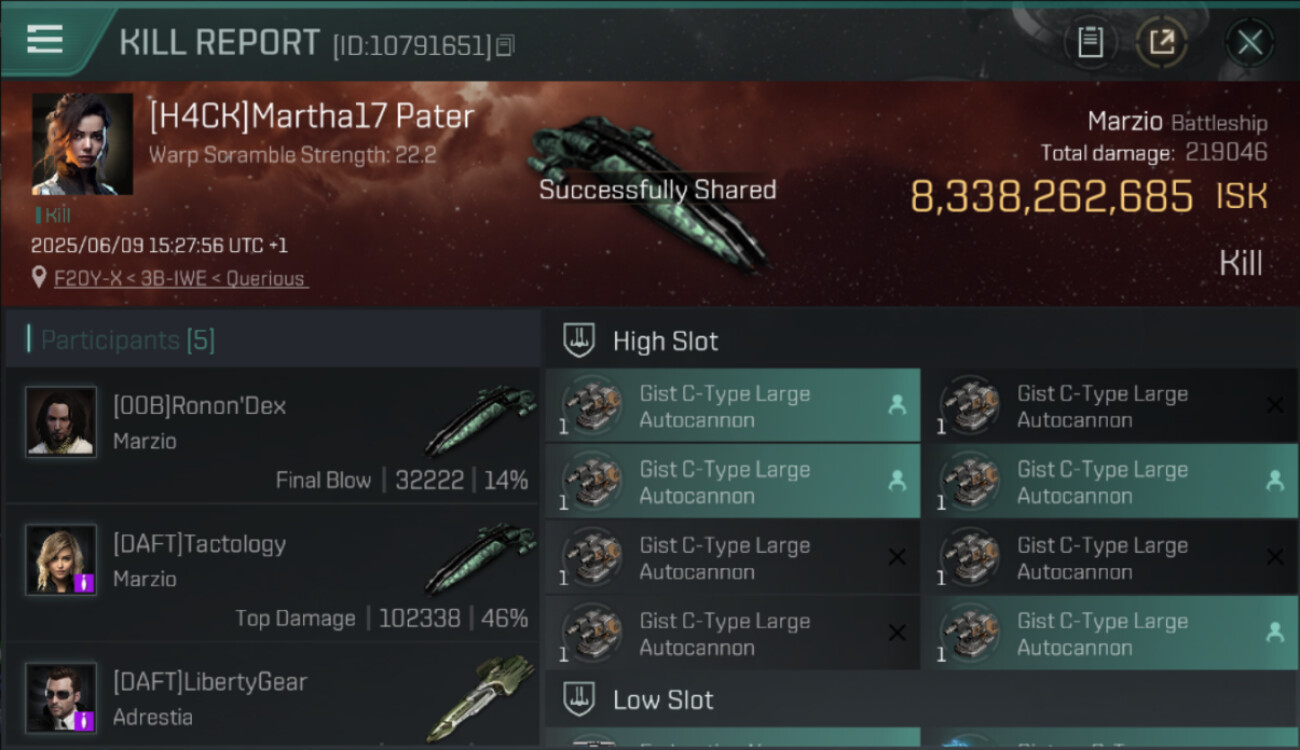
Task: Share the kill report externally
Action: (x=1161, y=42)
